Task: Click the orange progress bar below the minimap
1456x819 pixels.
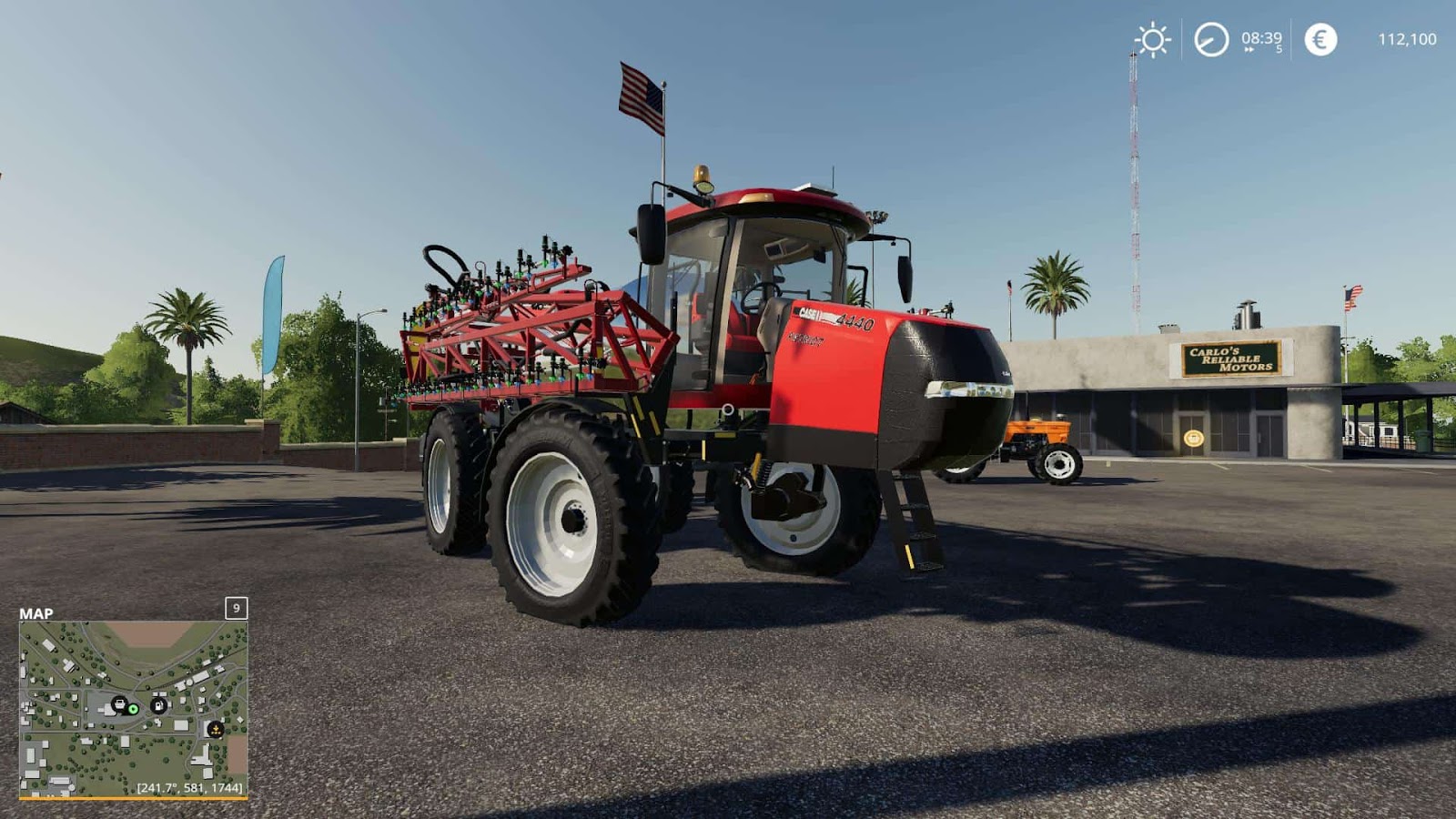Action: [x=135, y=799]
